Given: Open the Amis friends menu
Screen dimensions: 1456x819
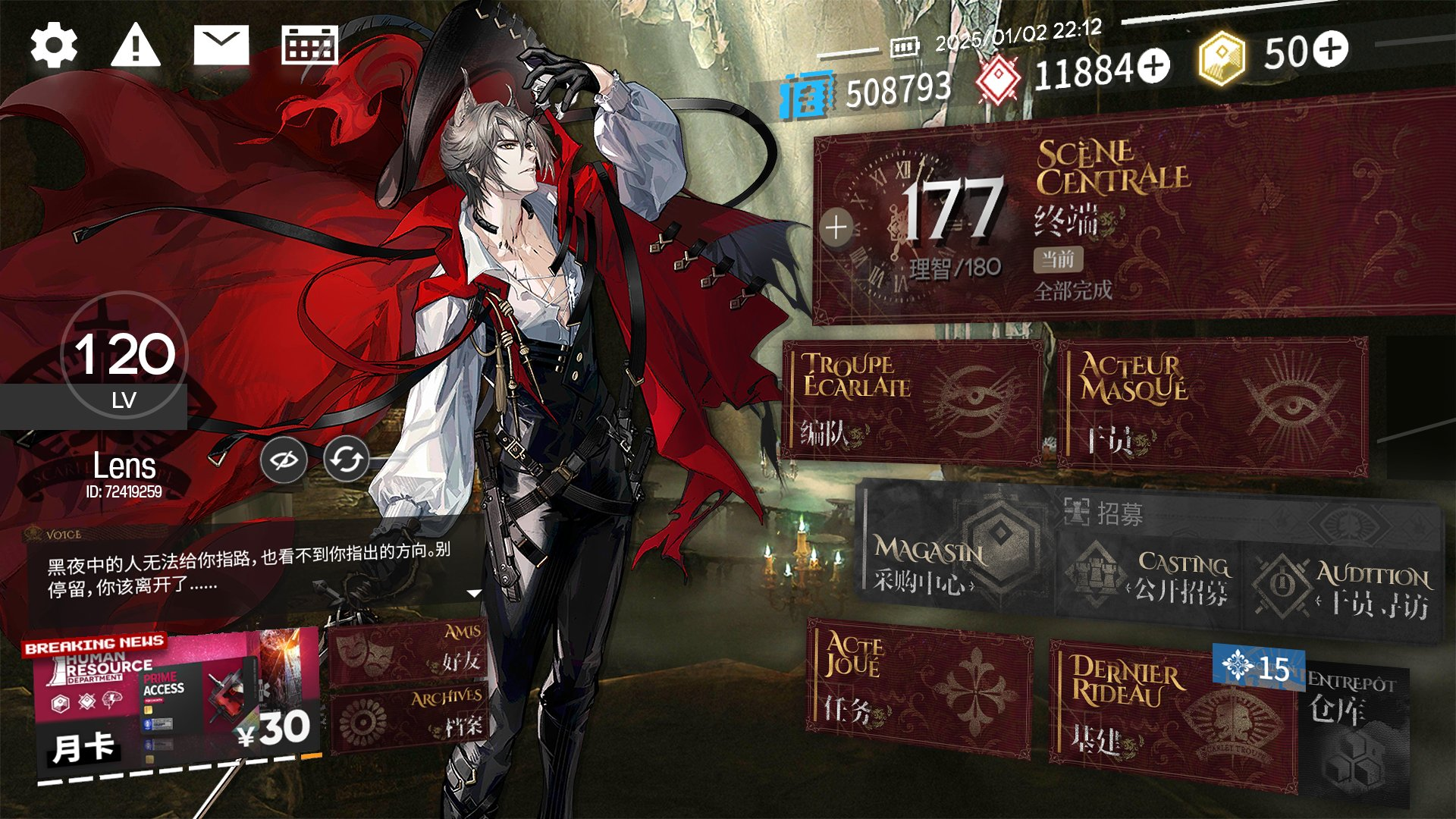Looking at the screenshot, I should [408, 652].
